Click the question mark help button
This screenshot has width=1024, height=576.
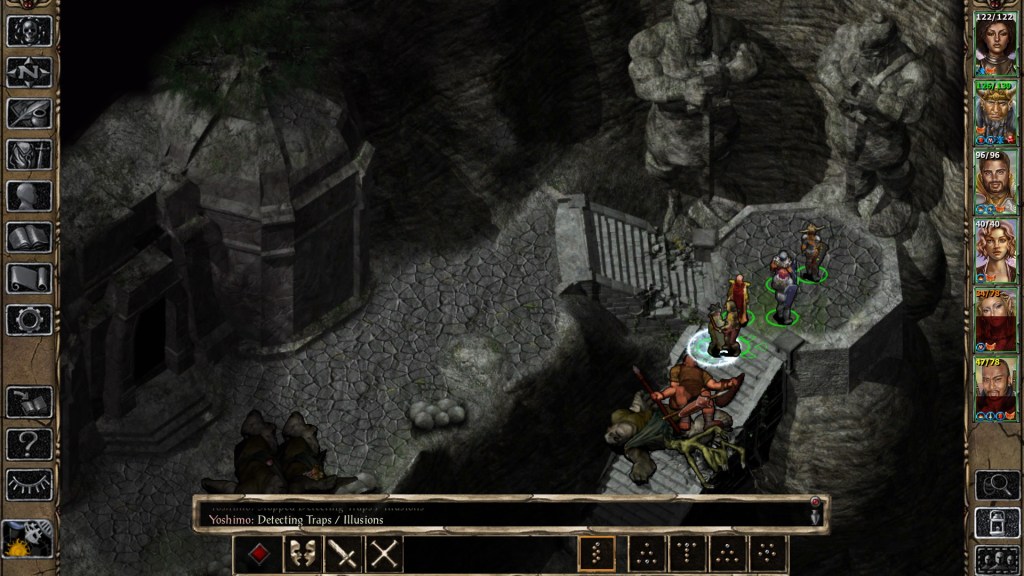tap(29, 443)
